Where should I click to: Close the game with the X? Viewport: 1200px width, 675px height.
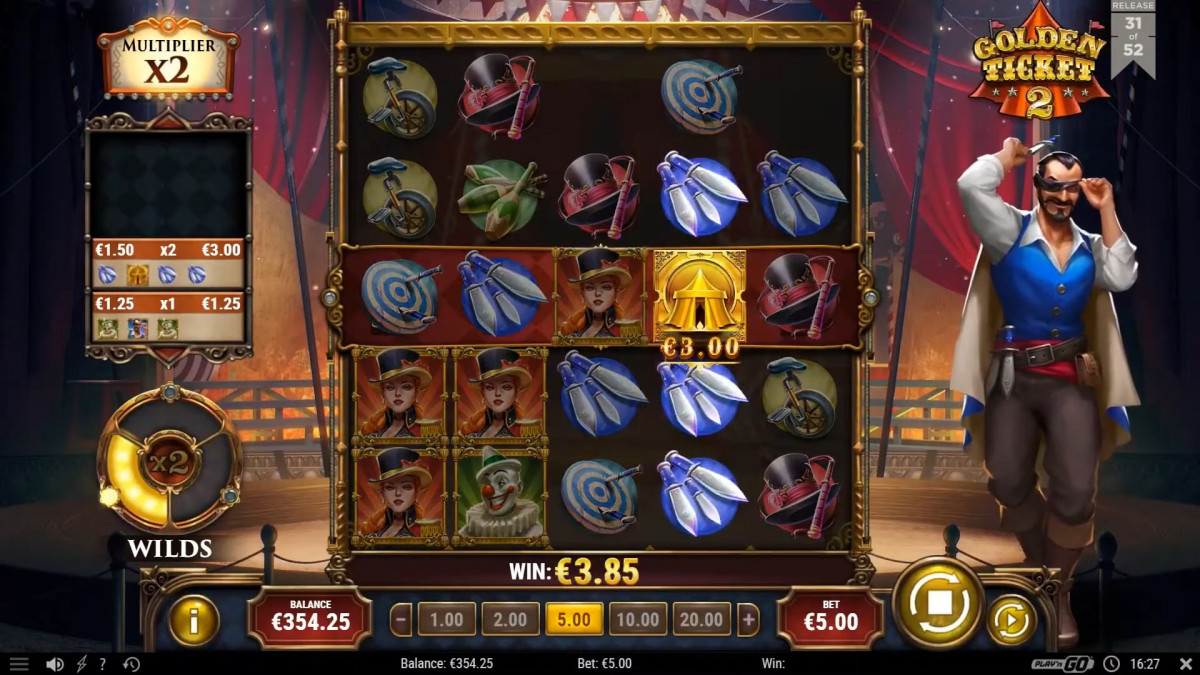click(x=1186, y=664)
